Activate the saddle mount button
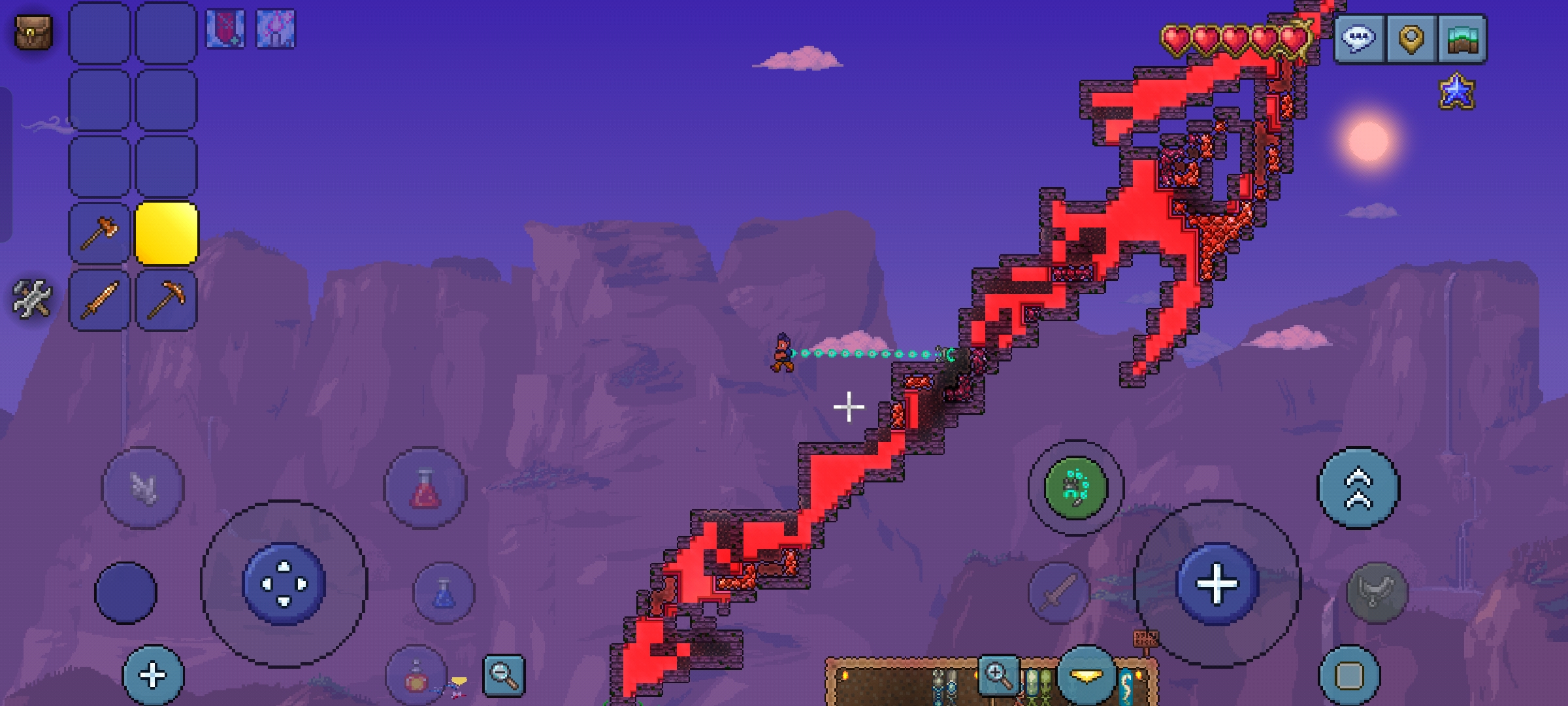Screen dimensions: 1568x706 pos(1377,593)
